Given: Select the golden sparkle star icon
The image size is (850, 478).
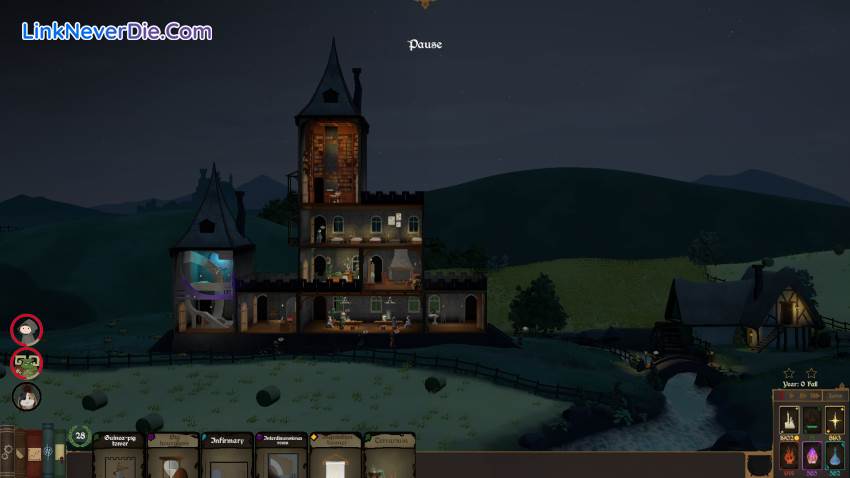Looking at the screenshot, I should (x=836, y=420).
